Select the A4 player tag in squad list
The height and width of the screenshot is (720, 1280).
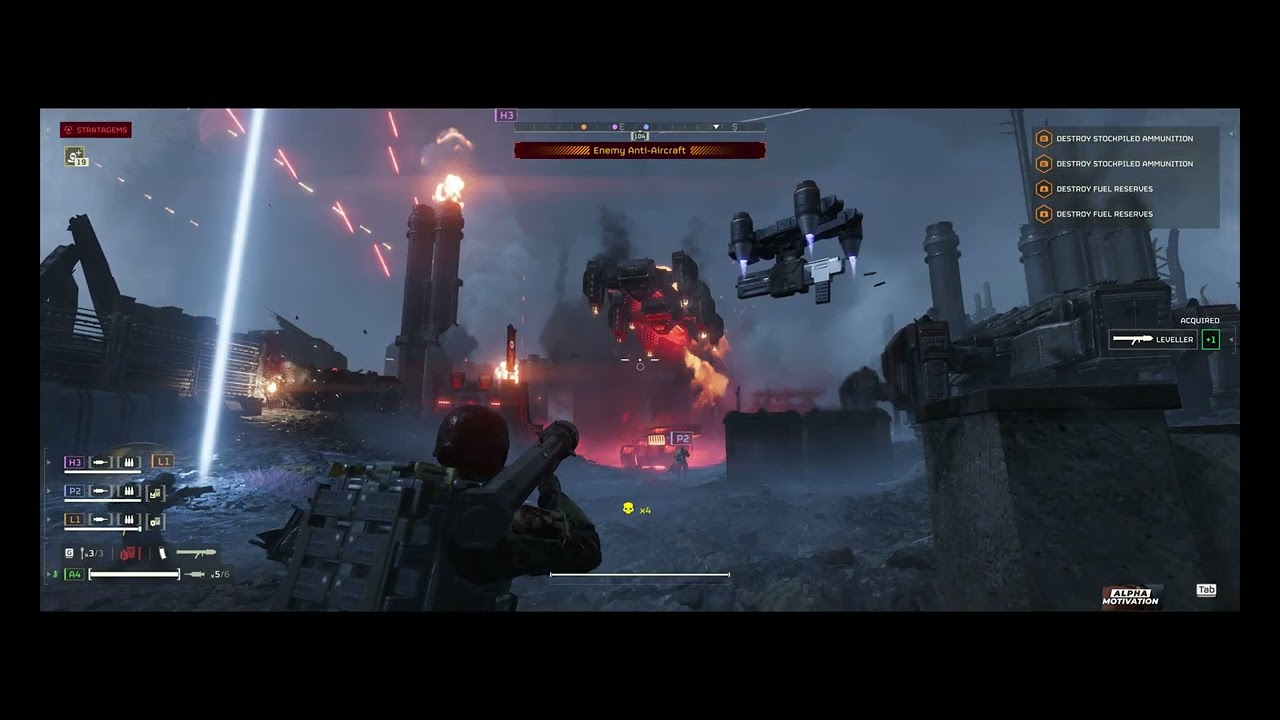[74, 574]
